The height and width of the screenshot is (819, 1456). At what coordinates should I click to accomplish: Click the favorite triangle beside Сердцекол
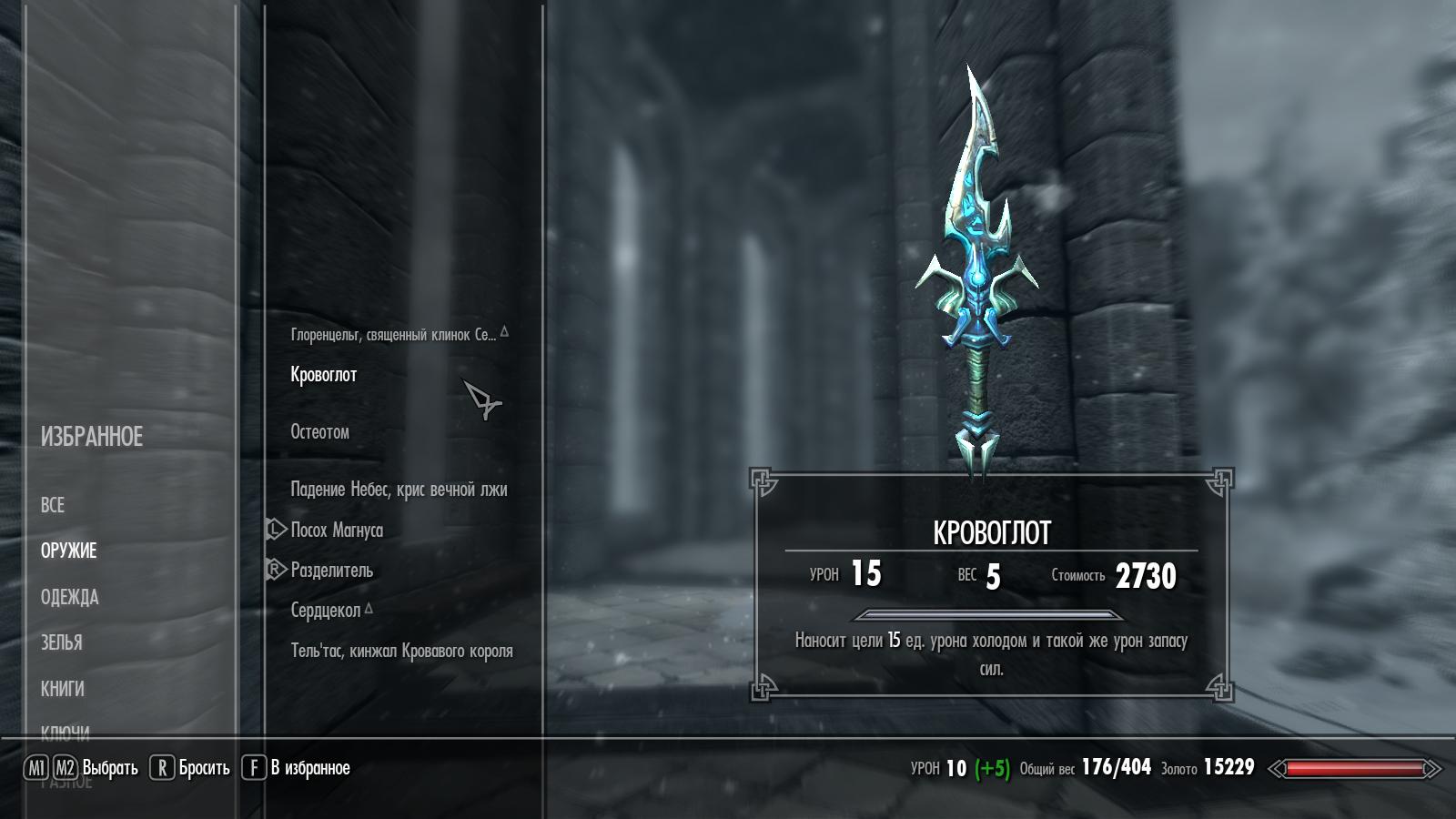368,611
